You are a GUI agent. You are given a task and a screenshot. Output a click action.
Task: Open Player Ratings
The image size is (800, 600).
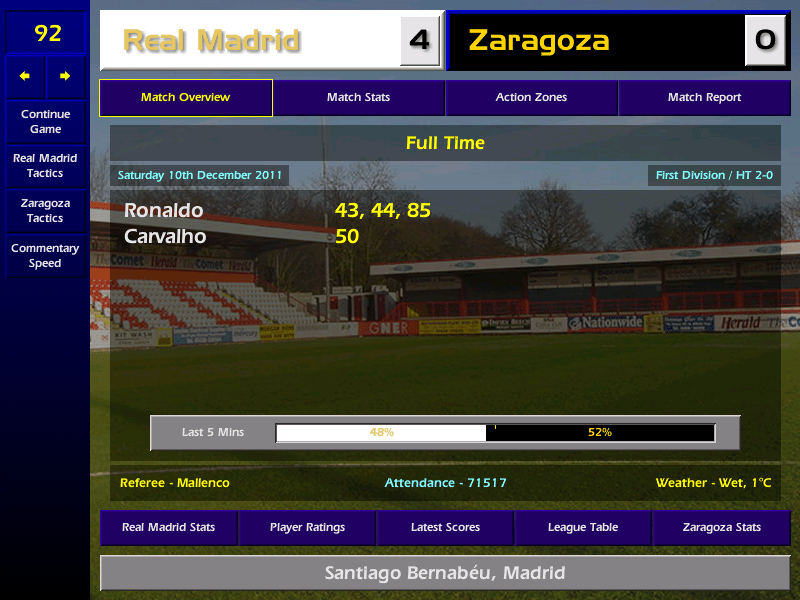coord(307,527)
